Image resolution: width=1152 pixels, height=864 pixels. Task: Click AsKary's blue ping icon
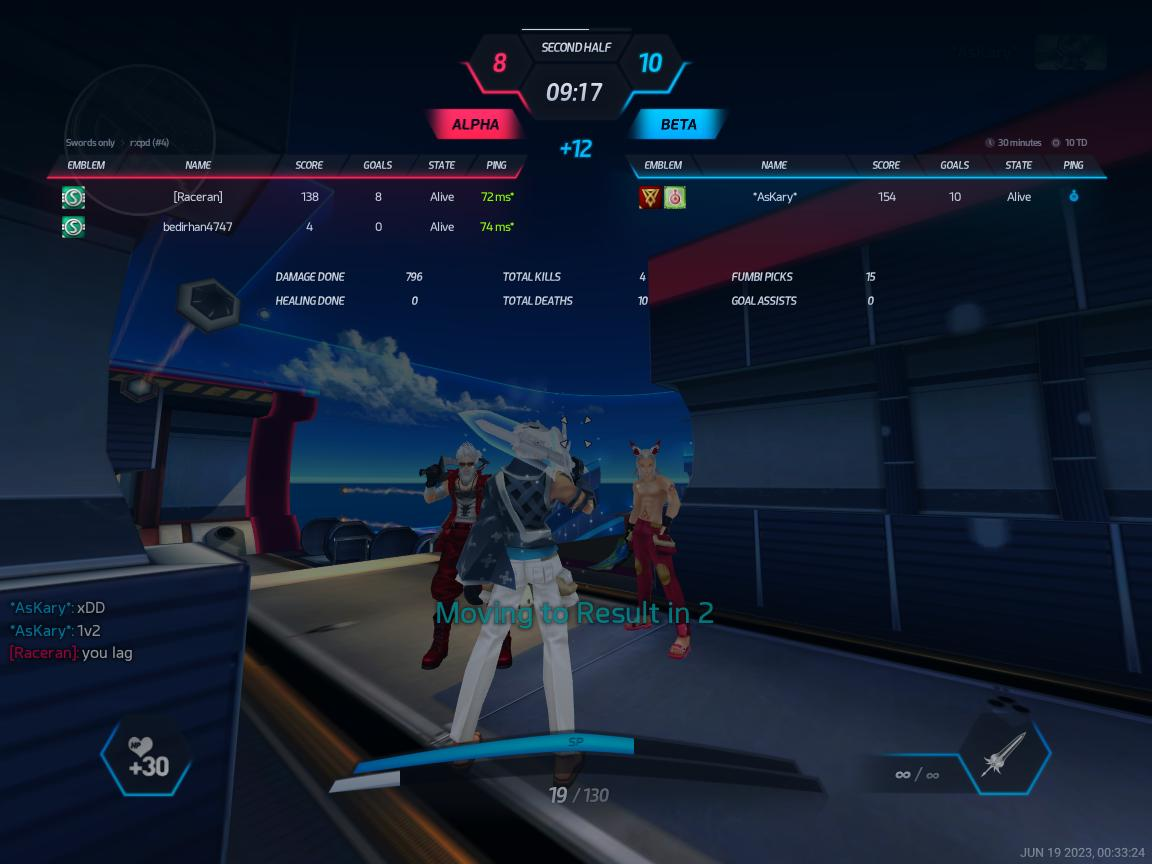[1073, 197]
